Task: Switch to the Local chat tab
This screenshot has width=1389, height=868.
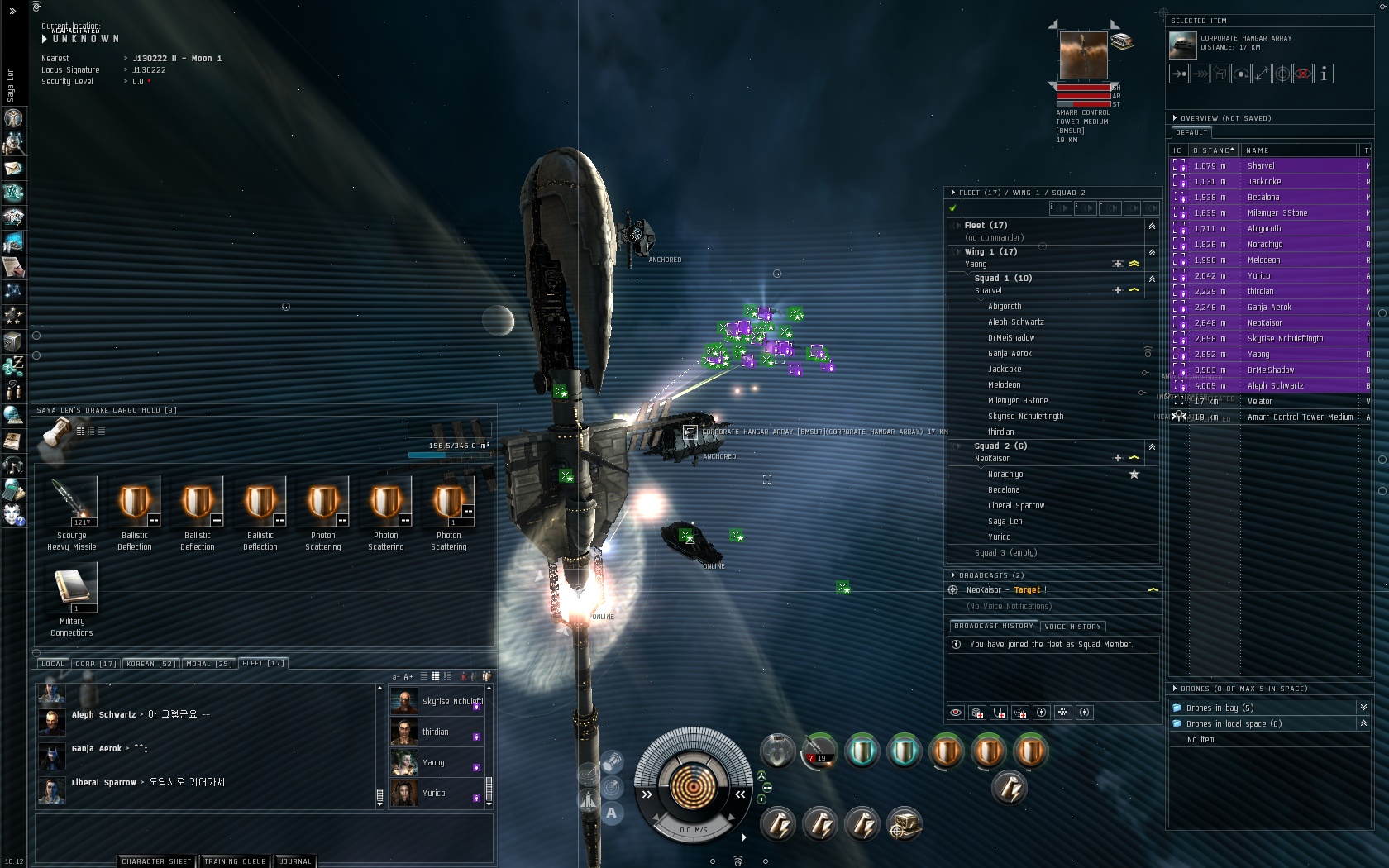Action: point(52,664)
